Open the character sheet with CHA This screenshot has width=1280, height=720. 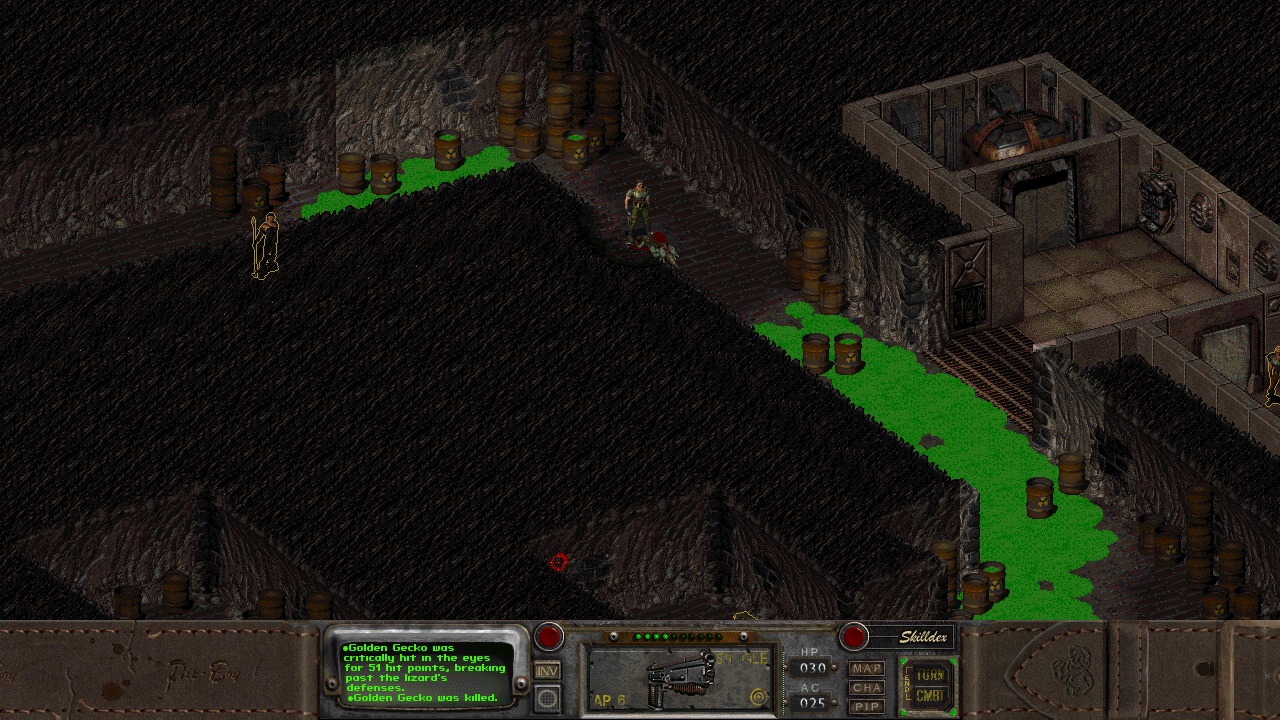[866, 687]
